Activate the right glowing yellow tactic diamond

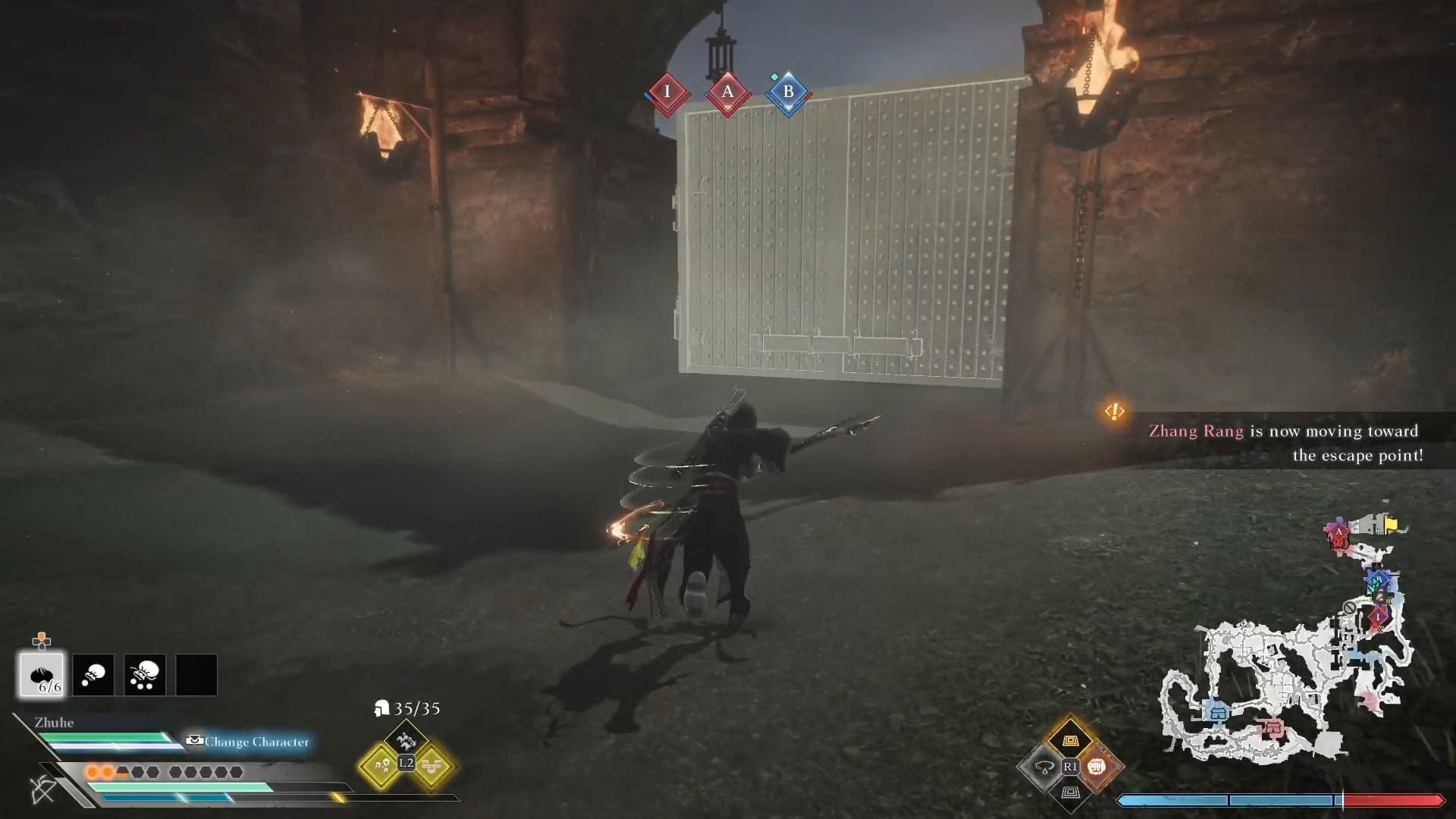pos(431,765)
